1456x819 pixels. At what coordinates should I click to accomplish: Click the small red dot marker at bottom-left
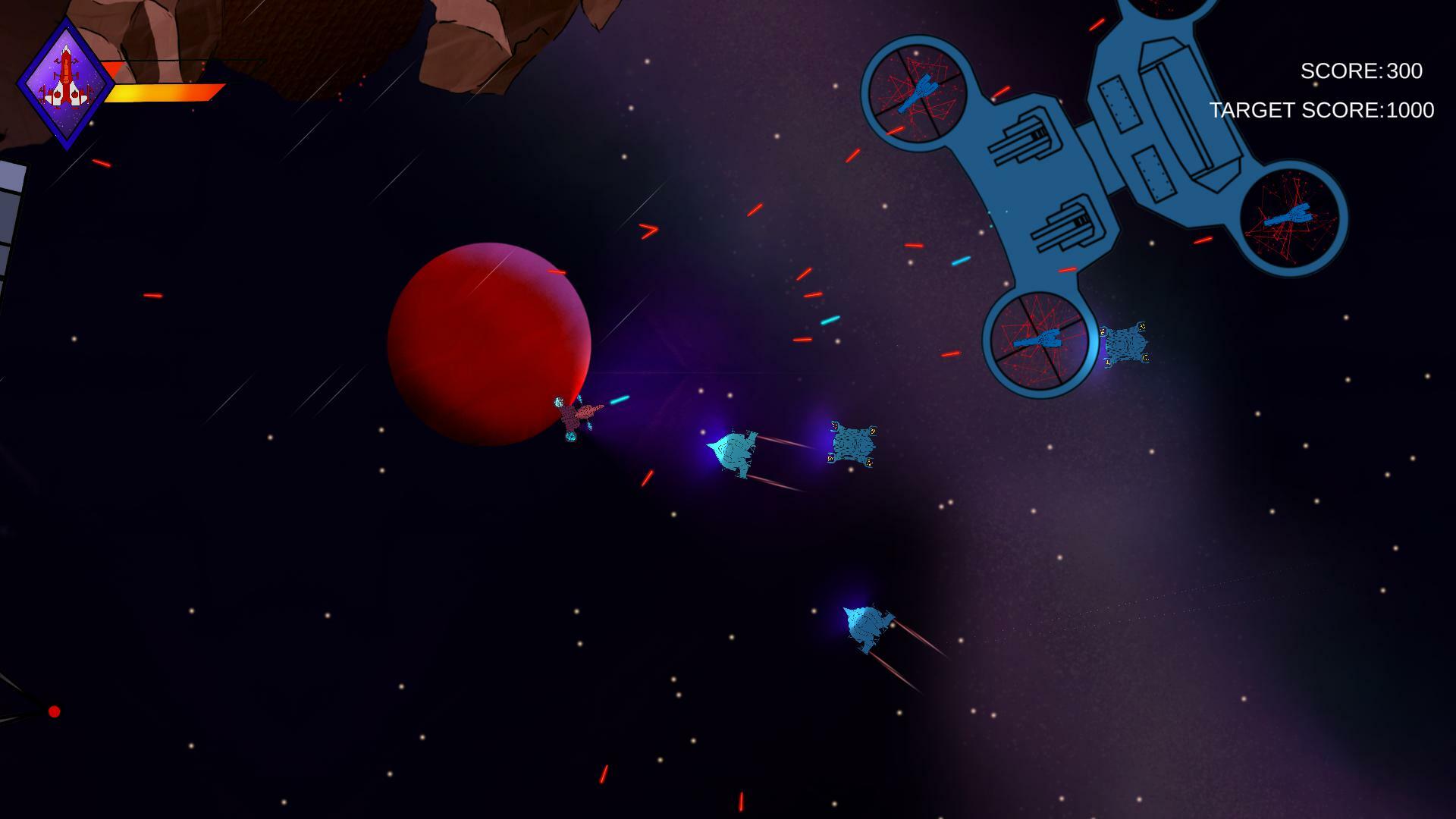(x=54, y=711)
